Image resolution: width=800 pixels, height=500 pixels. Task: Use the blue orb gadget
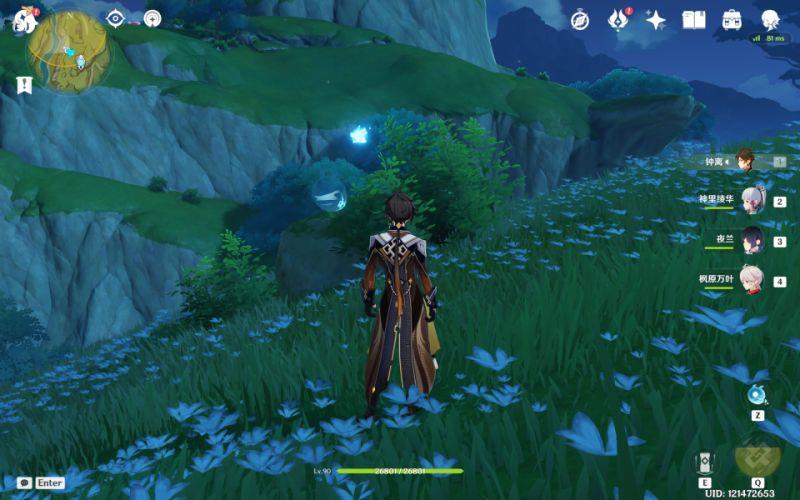click(x=757, y=394)
